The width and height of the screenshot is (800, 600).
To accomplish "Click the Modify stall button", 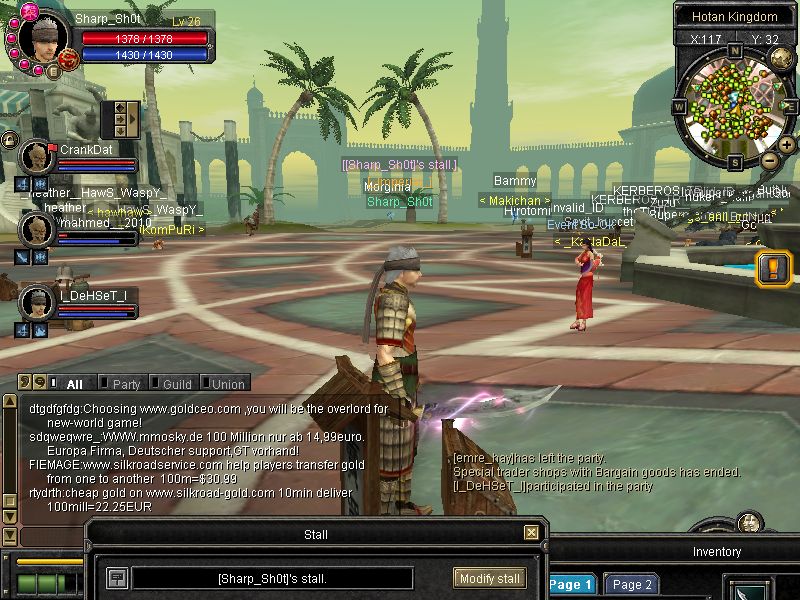I will (x=489, y=578).
